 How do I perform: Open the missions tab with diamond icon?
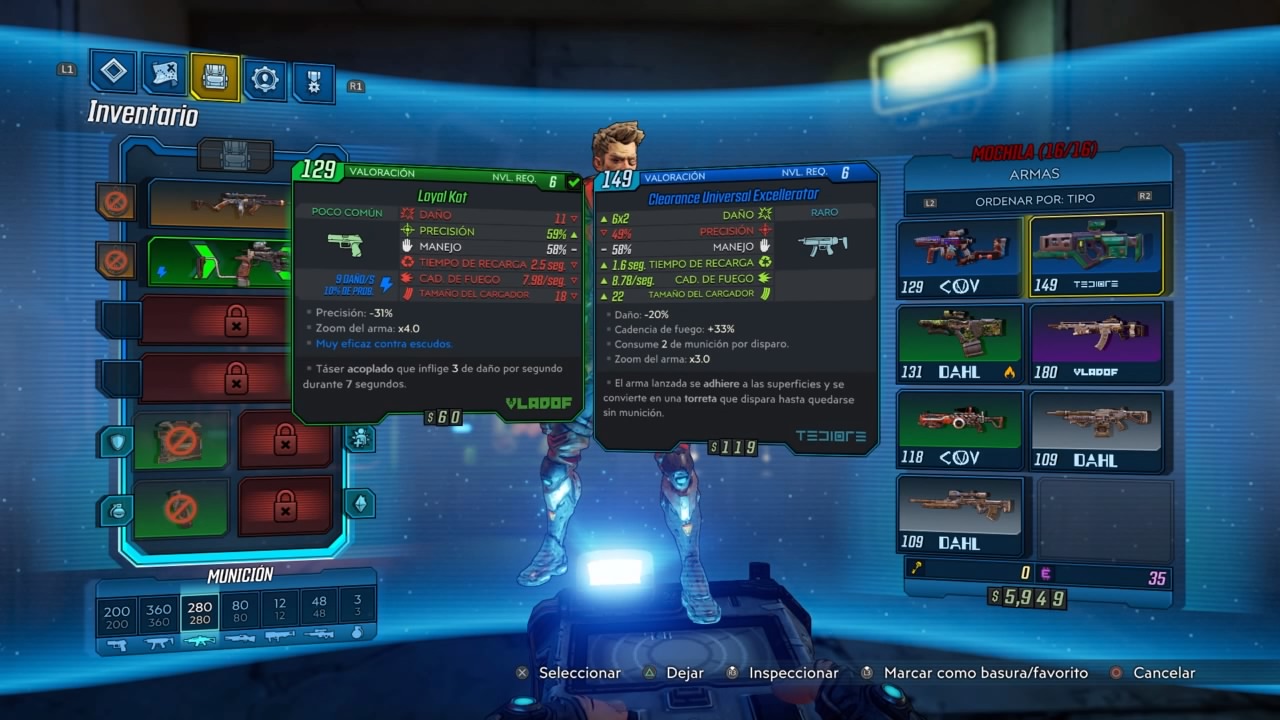tap(113, 71)
